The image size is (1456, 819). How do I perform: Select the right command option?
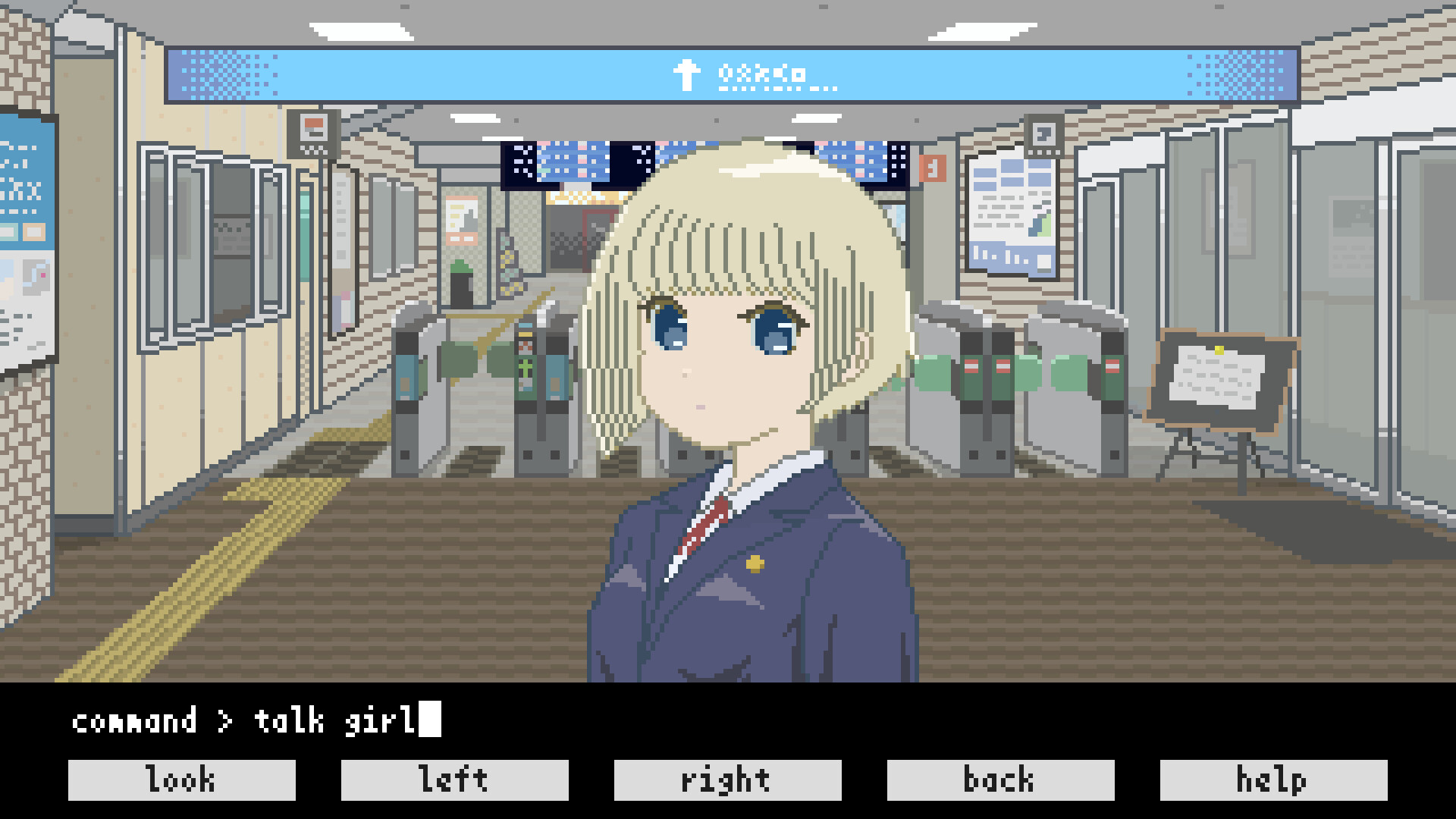(726, 778)
